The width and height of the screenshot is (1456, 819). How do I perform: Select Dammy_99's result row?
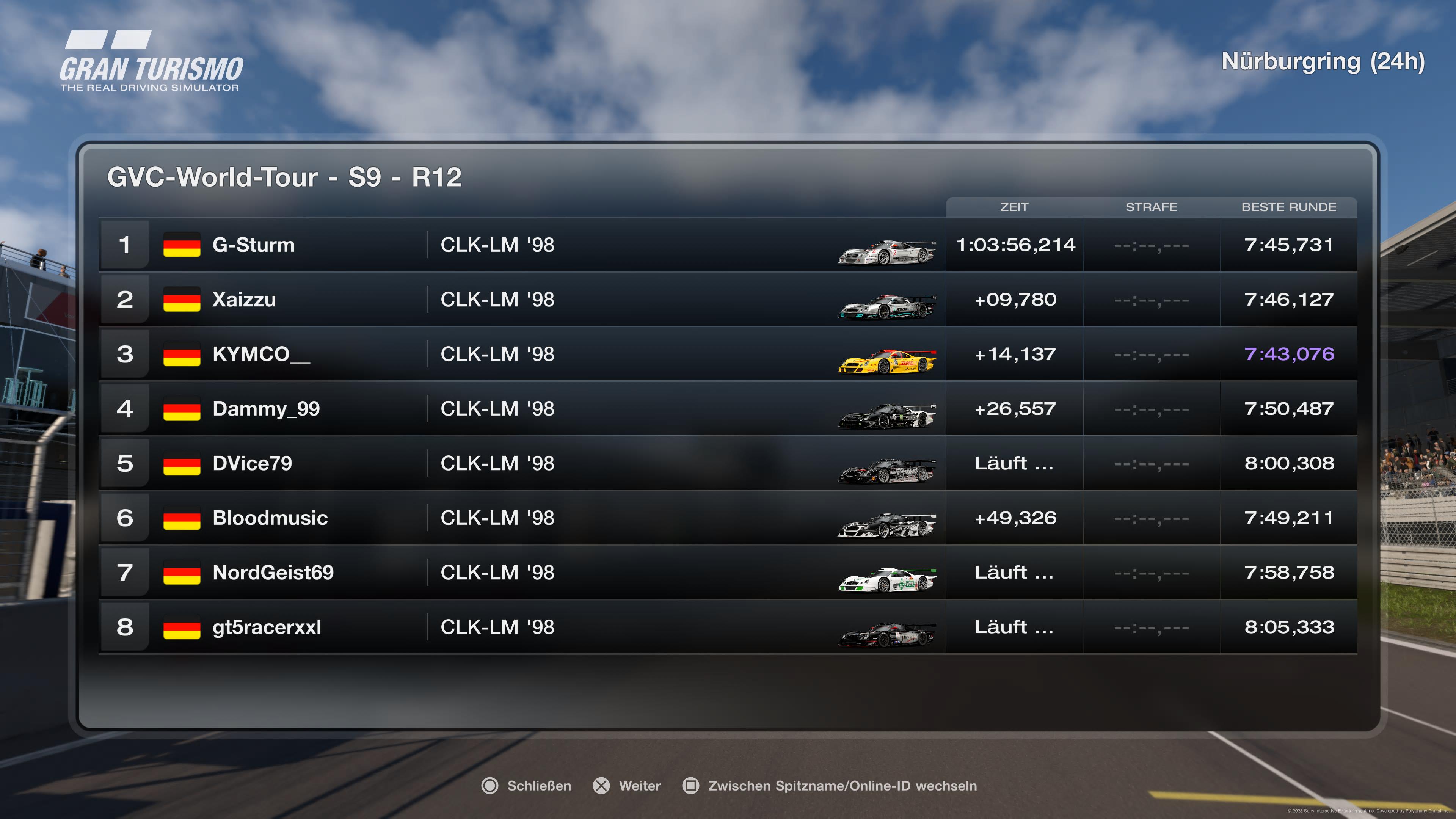click(x=266, y=409)
